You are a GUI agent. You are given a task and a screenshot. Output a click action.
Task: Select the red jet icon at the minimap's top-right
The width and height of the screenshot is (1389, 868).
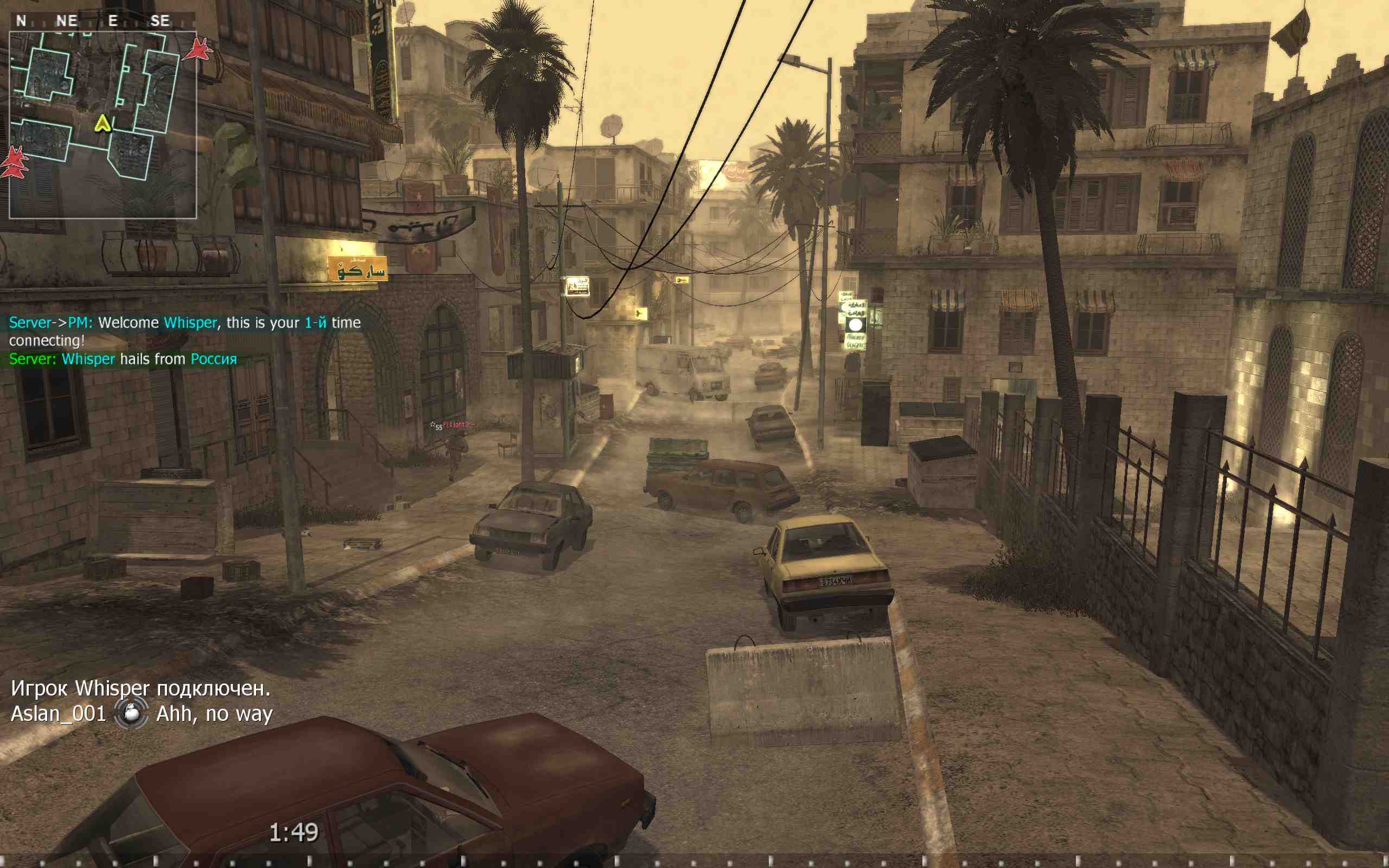coord(199,47)
